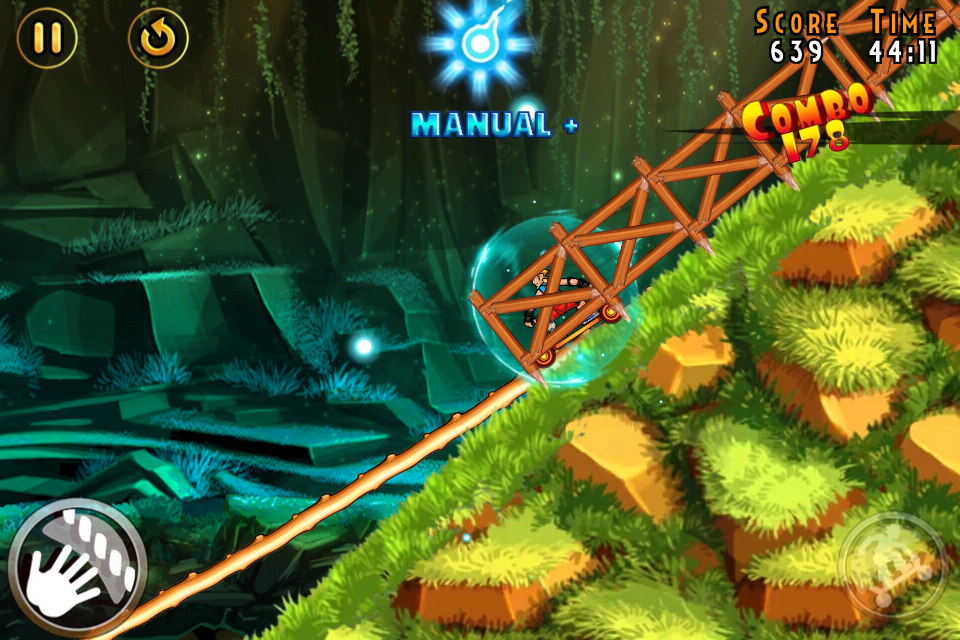Pause the game

point(47,38)
